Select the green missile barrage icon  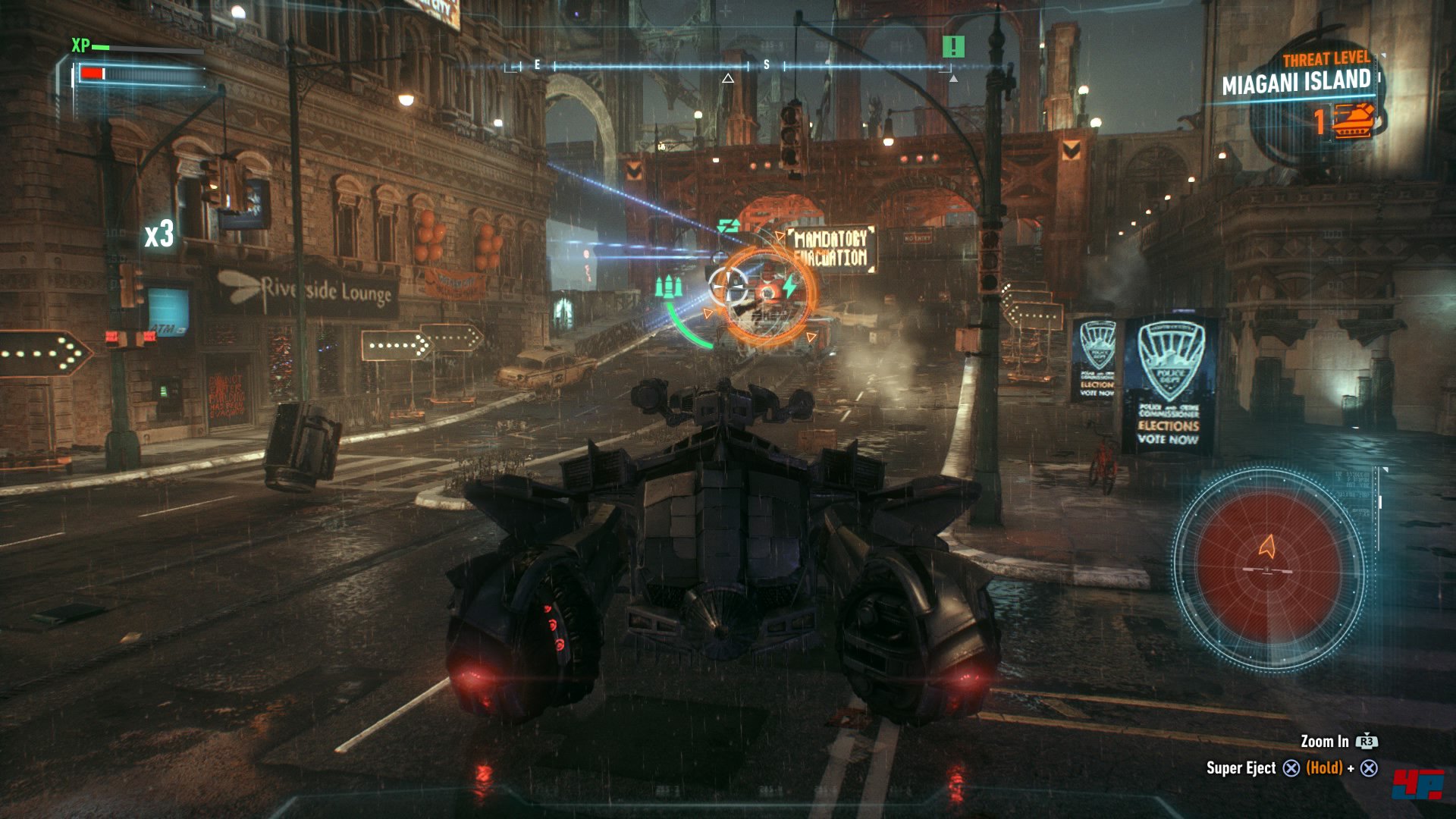tap(668, 287)
